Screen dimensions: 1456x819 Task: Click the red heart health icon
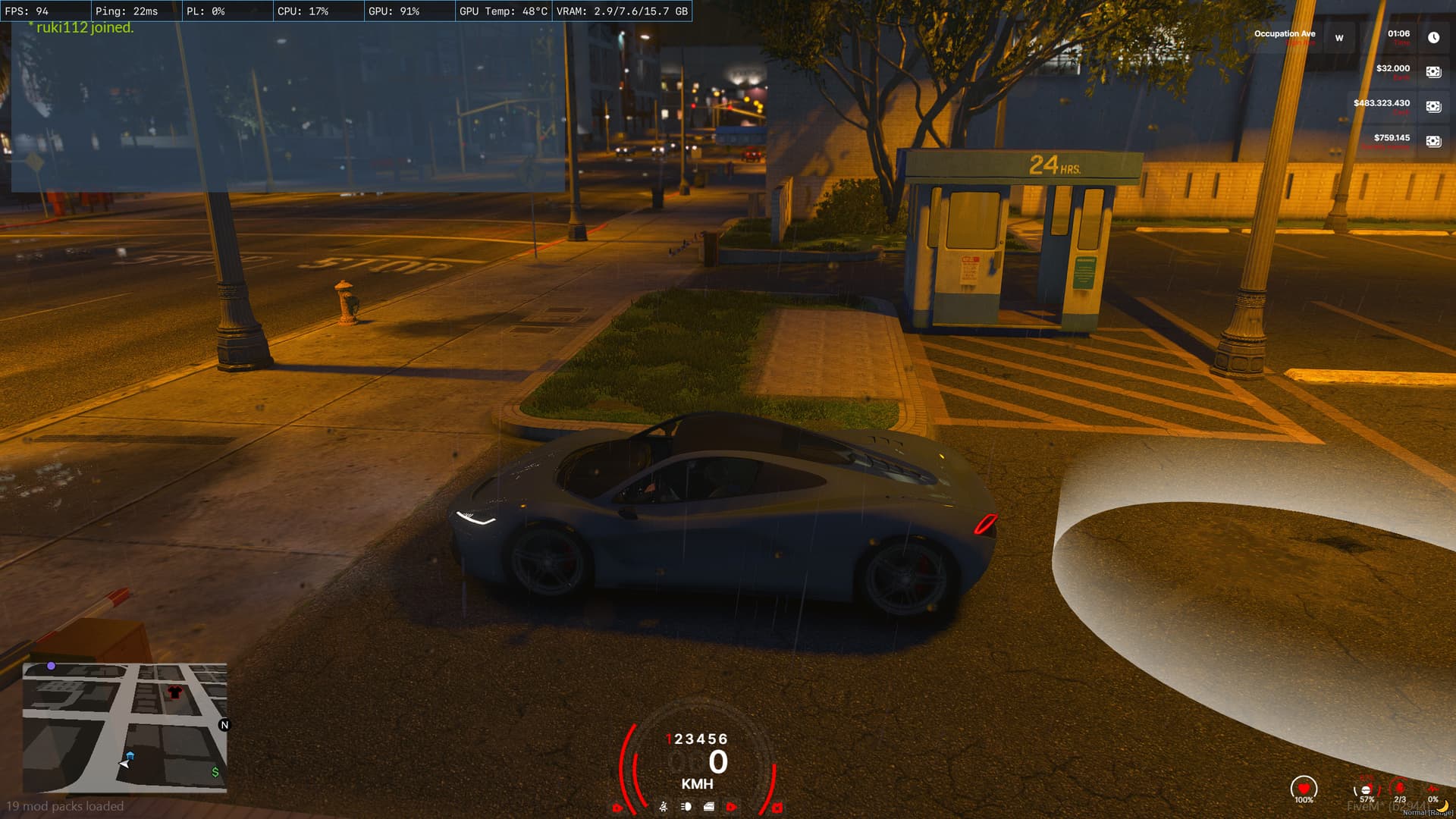[1304, 789]
